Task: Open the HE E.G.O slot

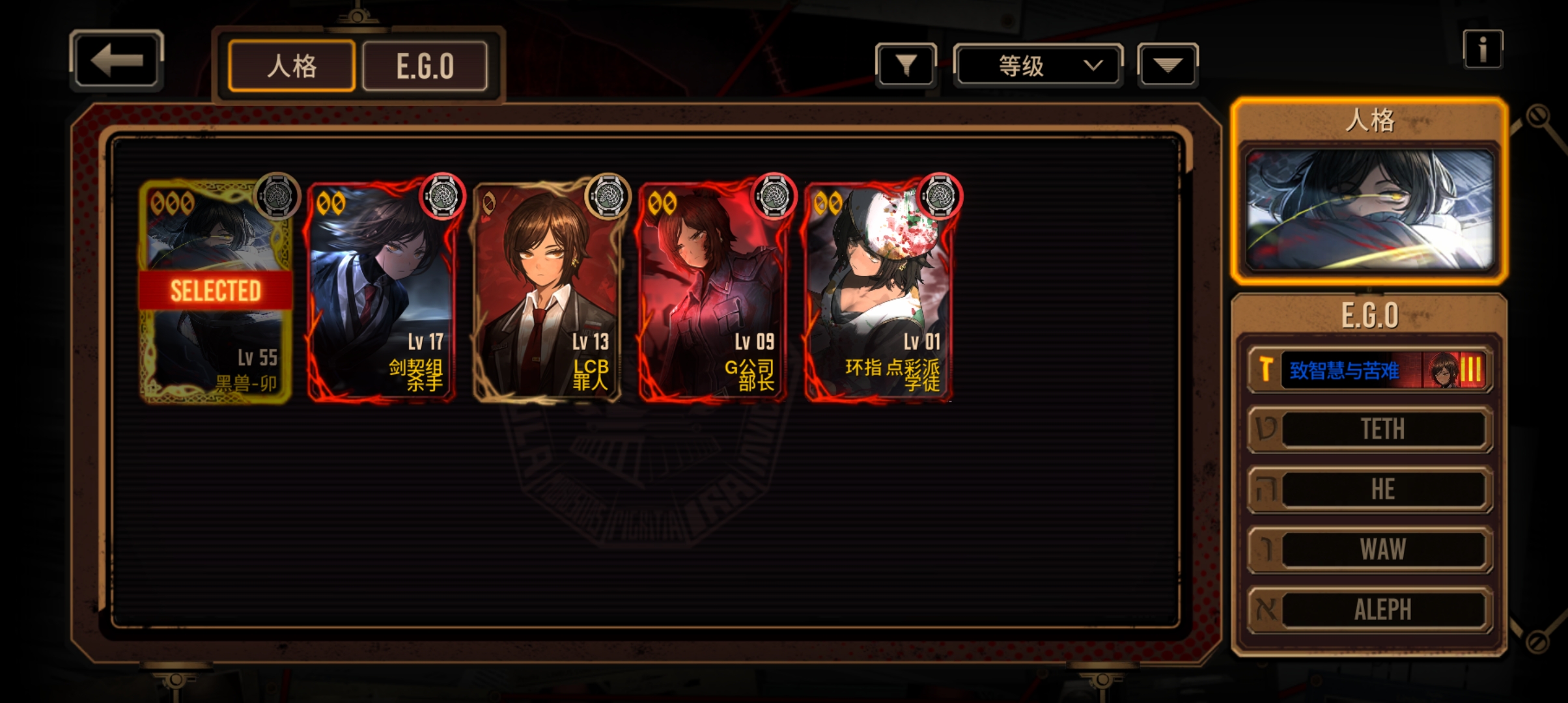Action: click(x=1370, y=489)
